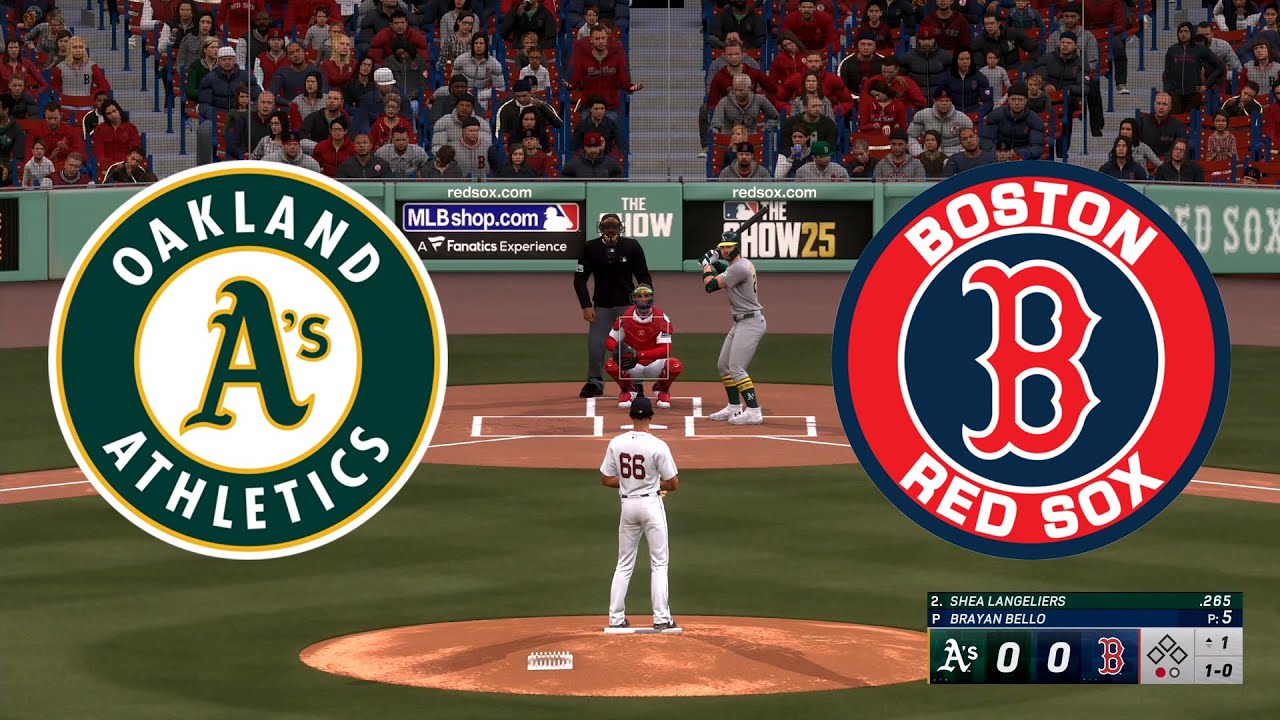The image size is (1280, 720).
Task: Click the 1-0 count display
Action: click(1218, 672)
